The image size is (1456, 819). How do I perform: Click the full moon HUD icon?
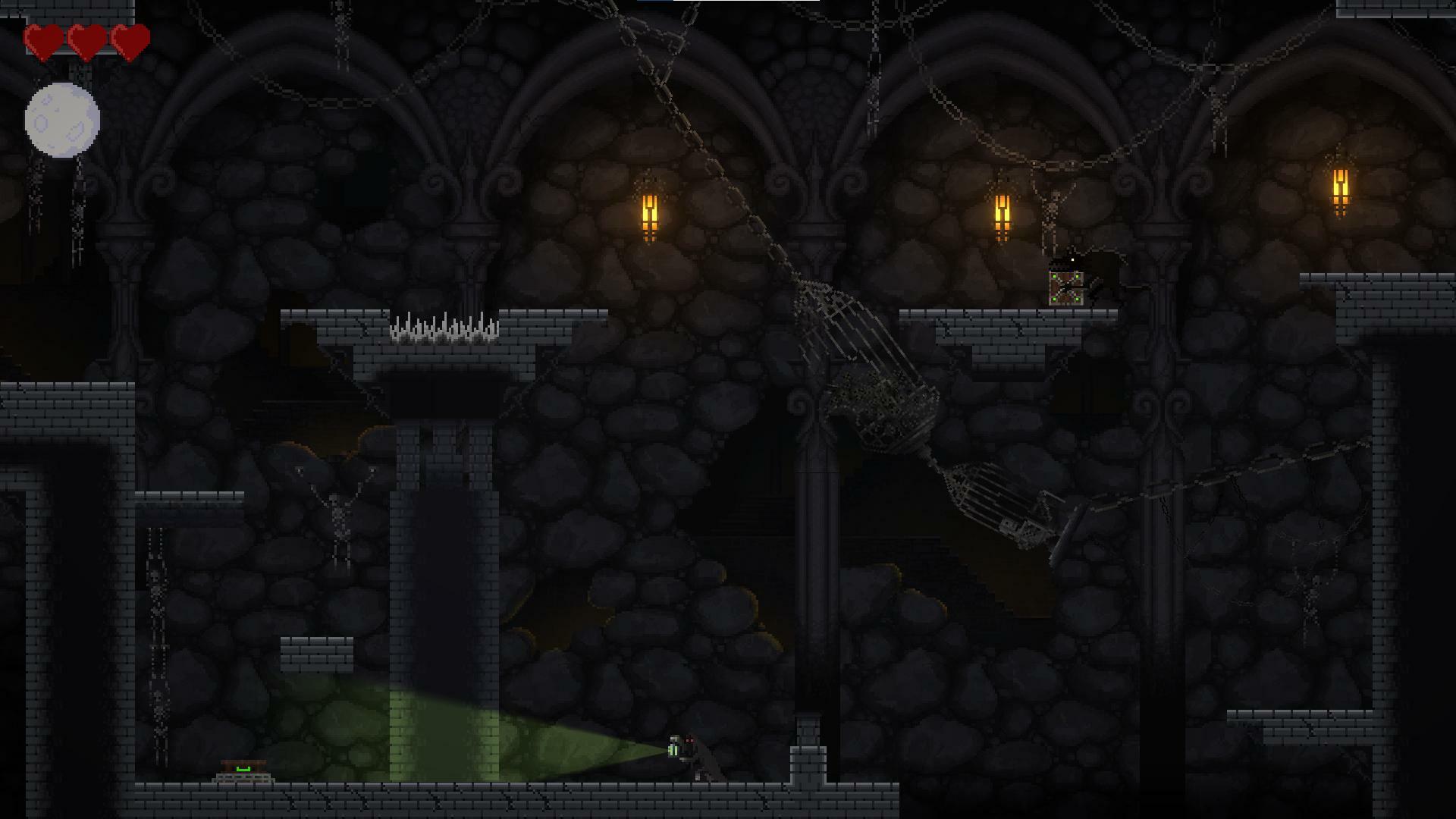pos(62,121)
